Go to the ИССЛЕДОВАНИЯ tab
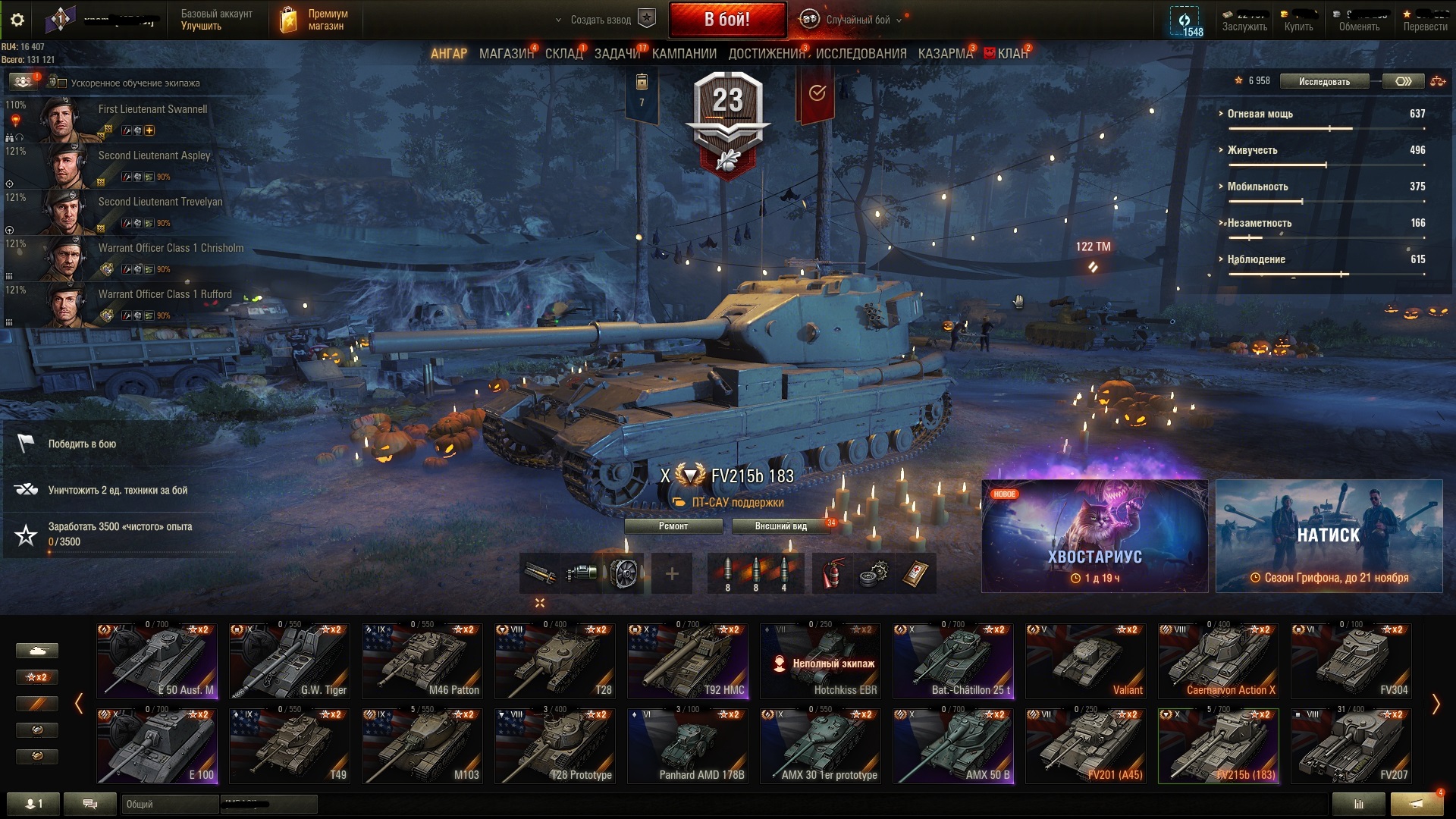 click(861, 54)
